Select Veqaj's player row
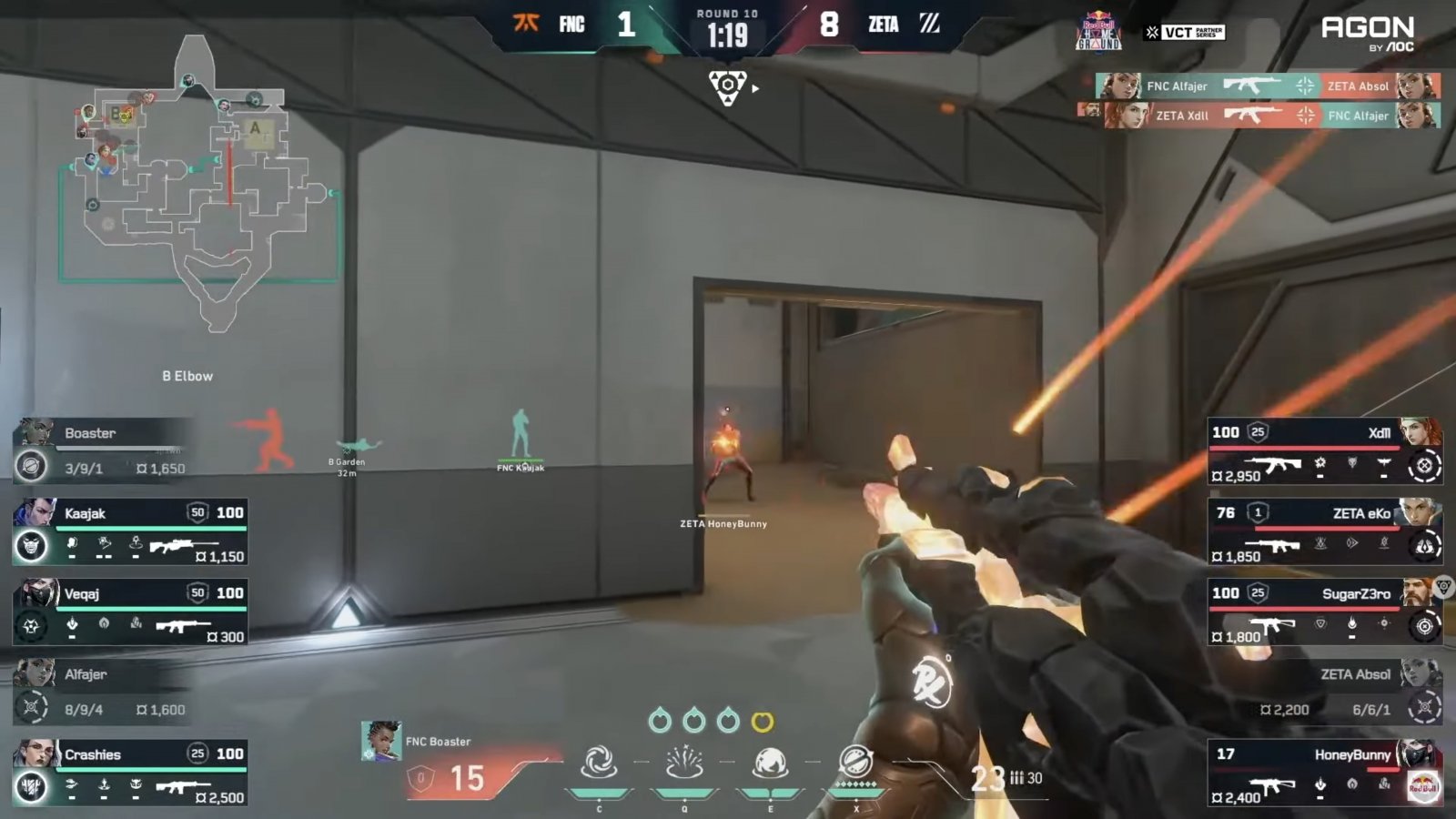This screenshot has width=1456, height=819. click(130, 612)
